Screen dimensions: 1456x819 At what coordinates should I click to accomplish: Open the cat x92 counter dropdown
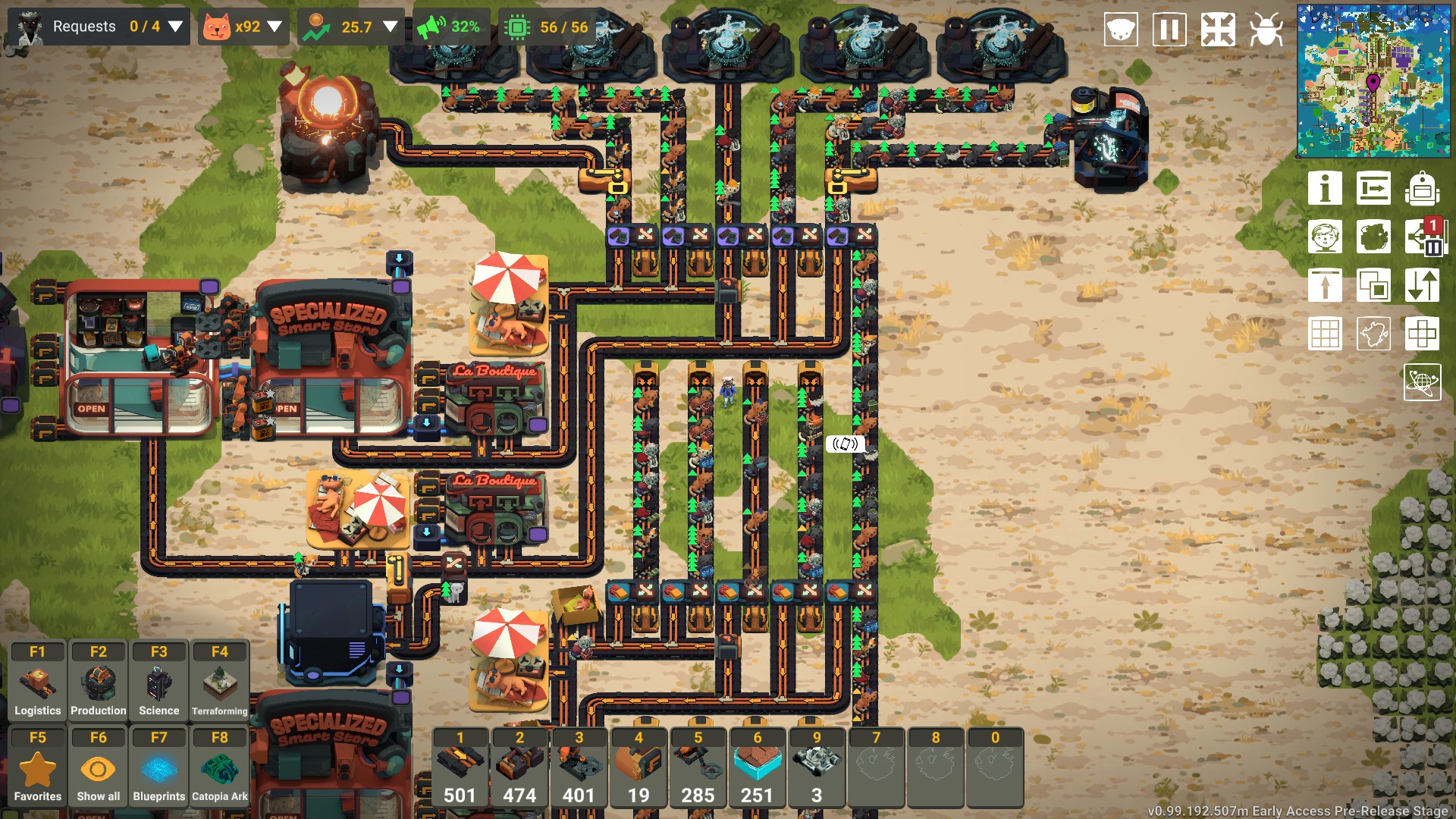pos(275,24)
